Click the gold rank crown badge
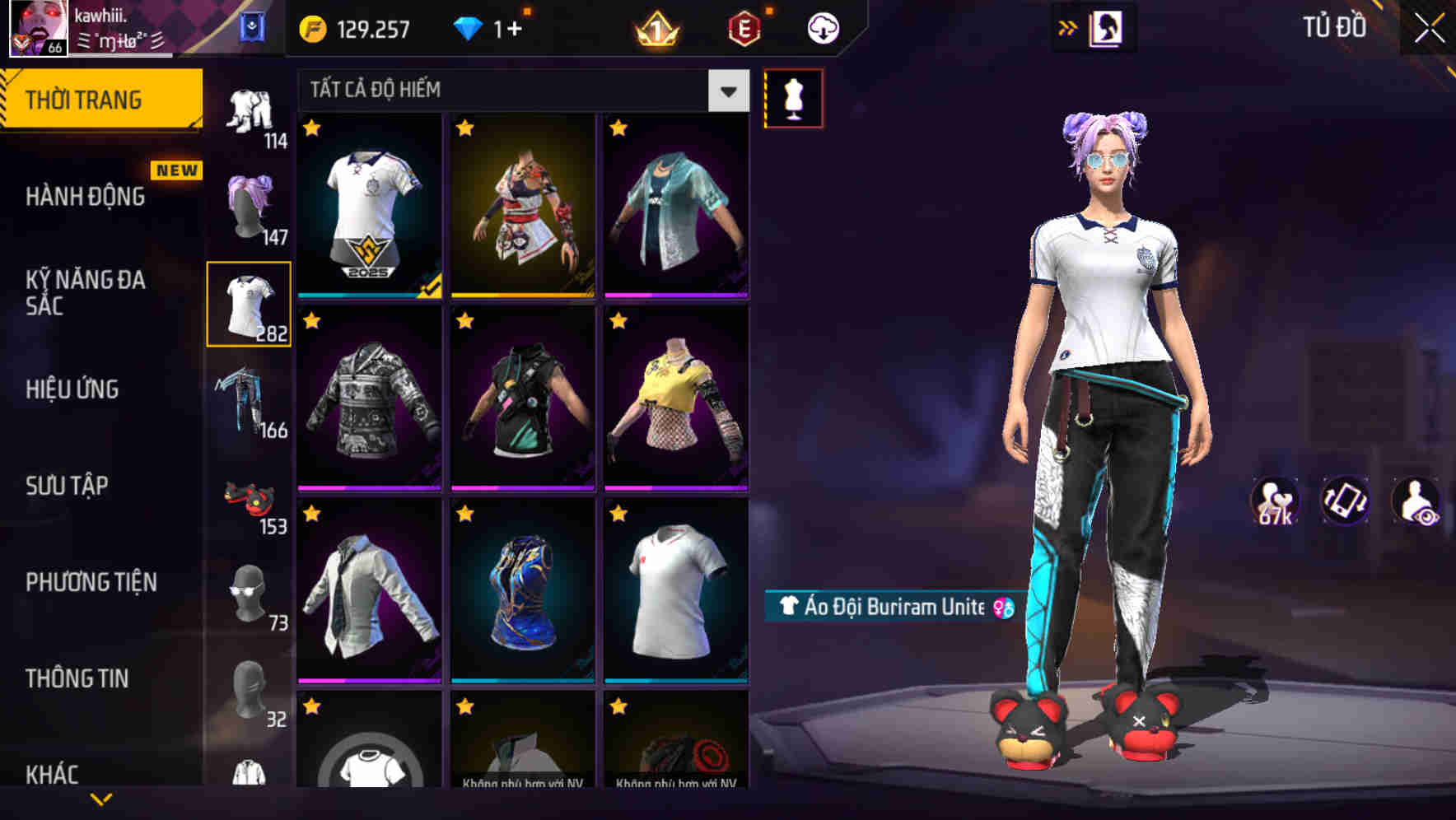Screen dimensions: 1456x820 click(x=655, y=27)
